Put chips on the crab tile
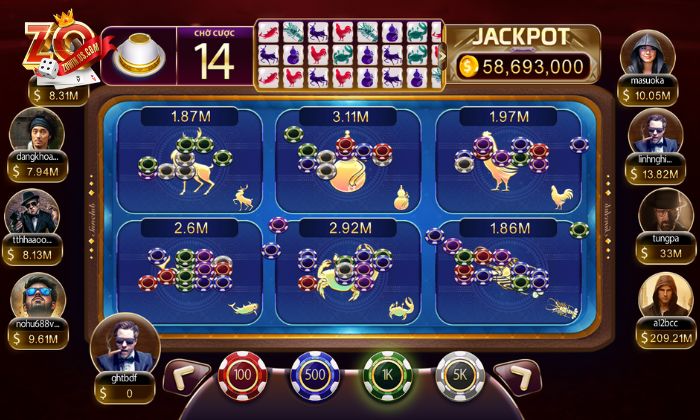This screenshot has width=700, height=420. (x=346, y=275)
